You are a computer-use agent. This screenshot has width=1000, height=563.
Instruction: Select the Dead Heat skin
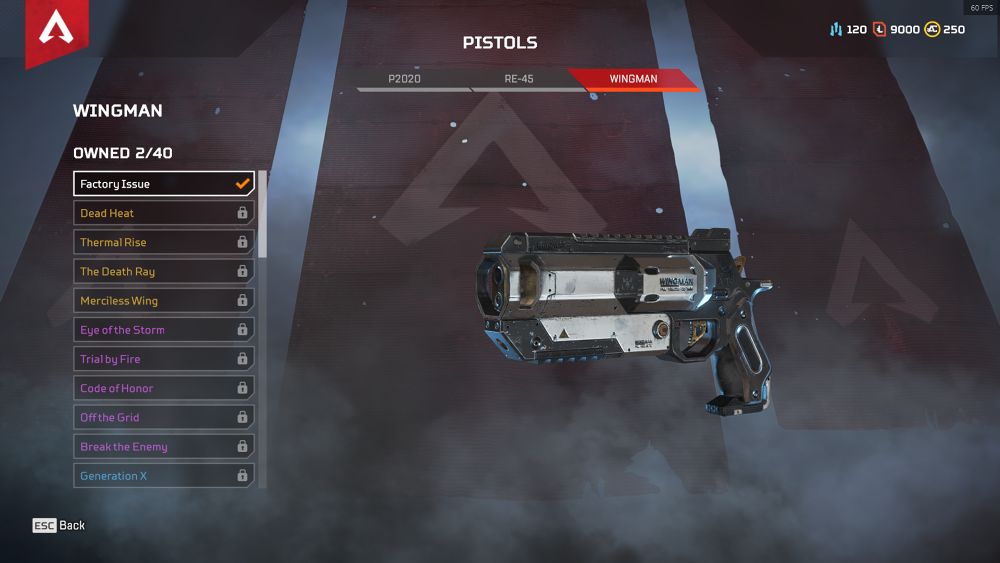(x=164, y=213)
